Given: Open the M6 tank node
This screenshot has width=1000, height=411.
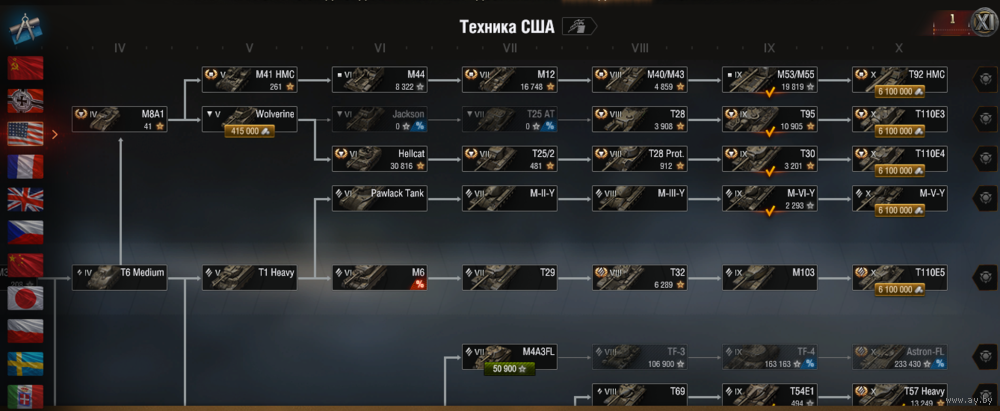Looking at the screenshot, I should 380,276.
